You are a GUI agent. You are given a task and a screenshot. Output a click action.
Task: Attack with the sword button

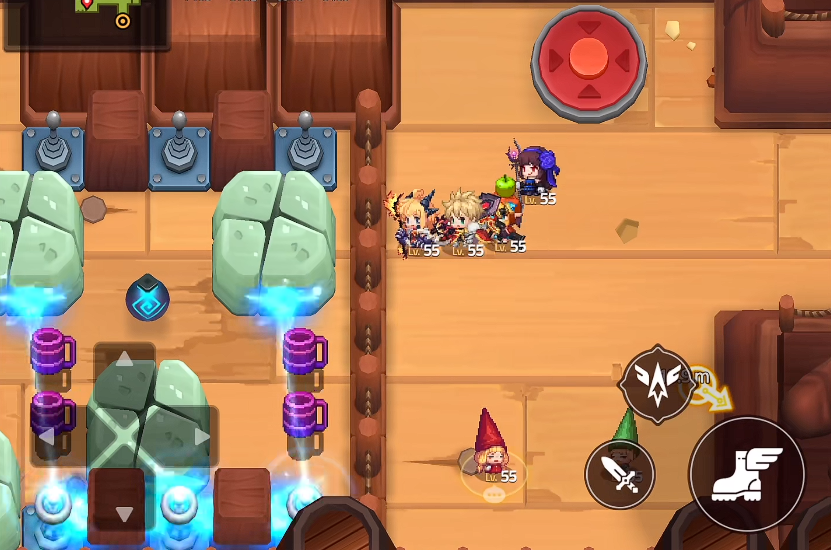point(620,474)
